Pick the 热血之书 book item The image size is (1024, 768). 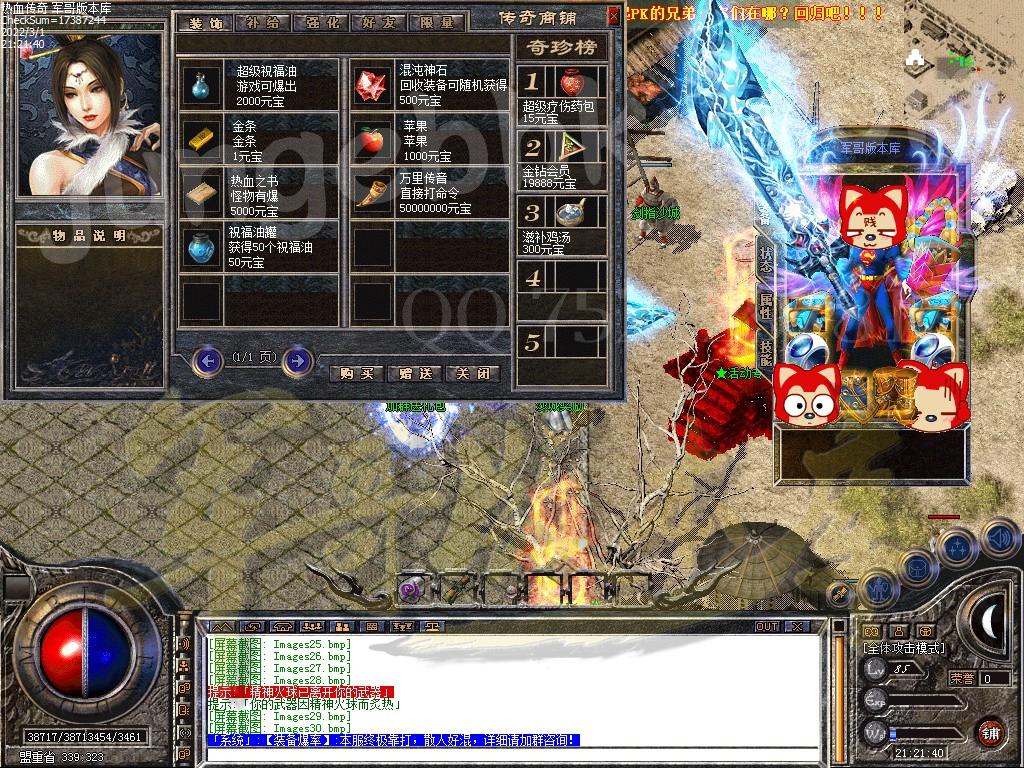(203, 193)
